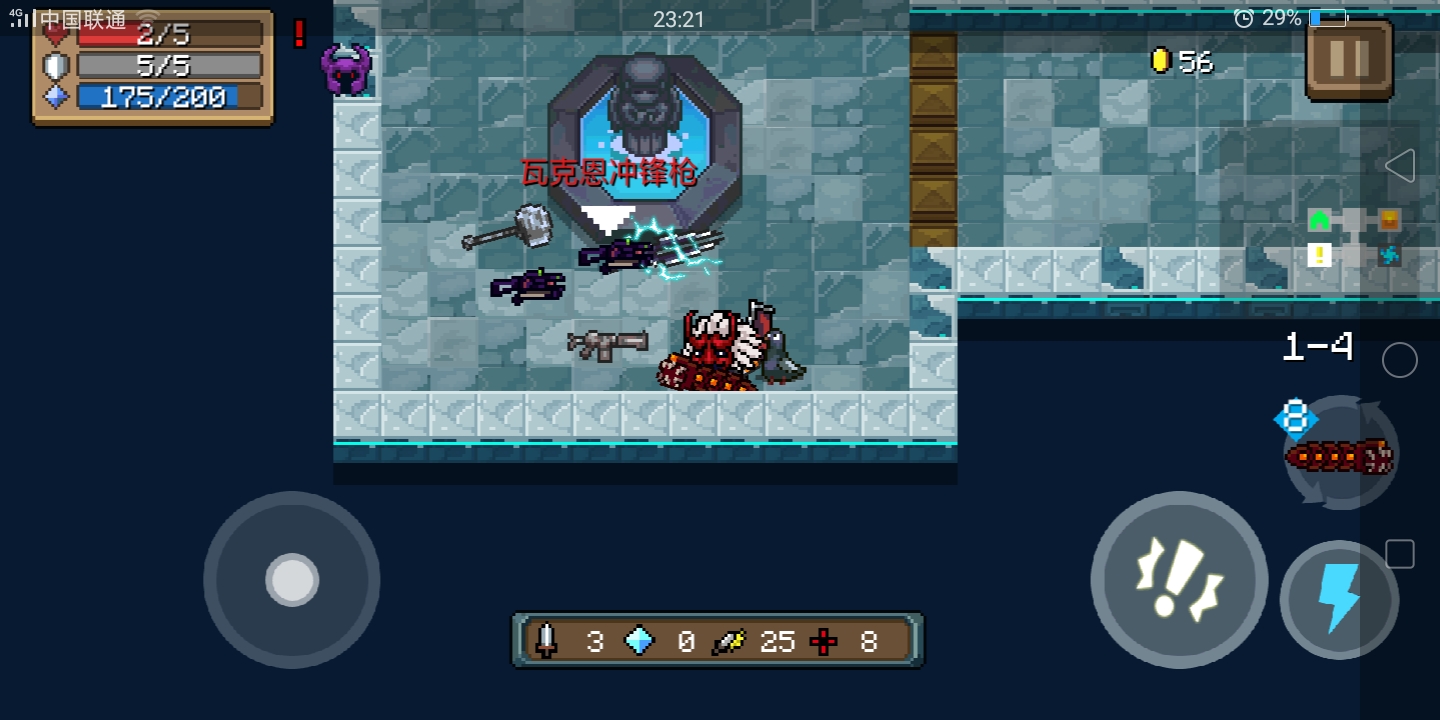Select the purple horned helmet buff icon

pyautogui.click(x=346, y=69)
